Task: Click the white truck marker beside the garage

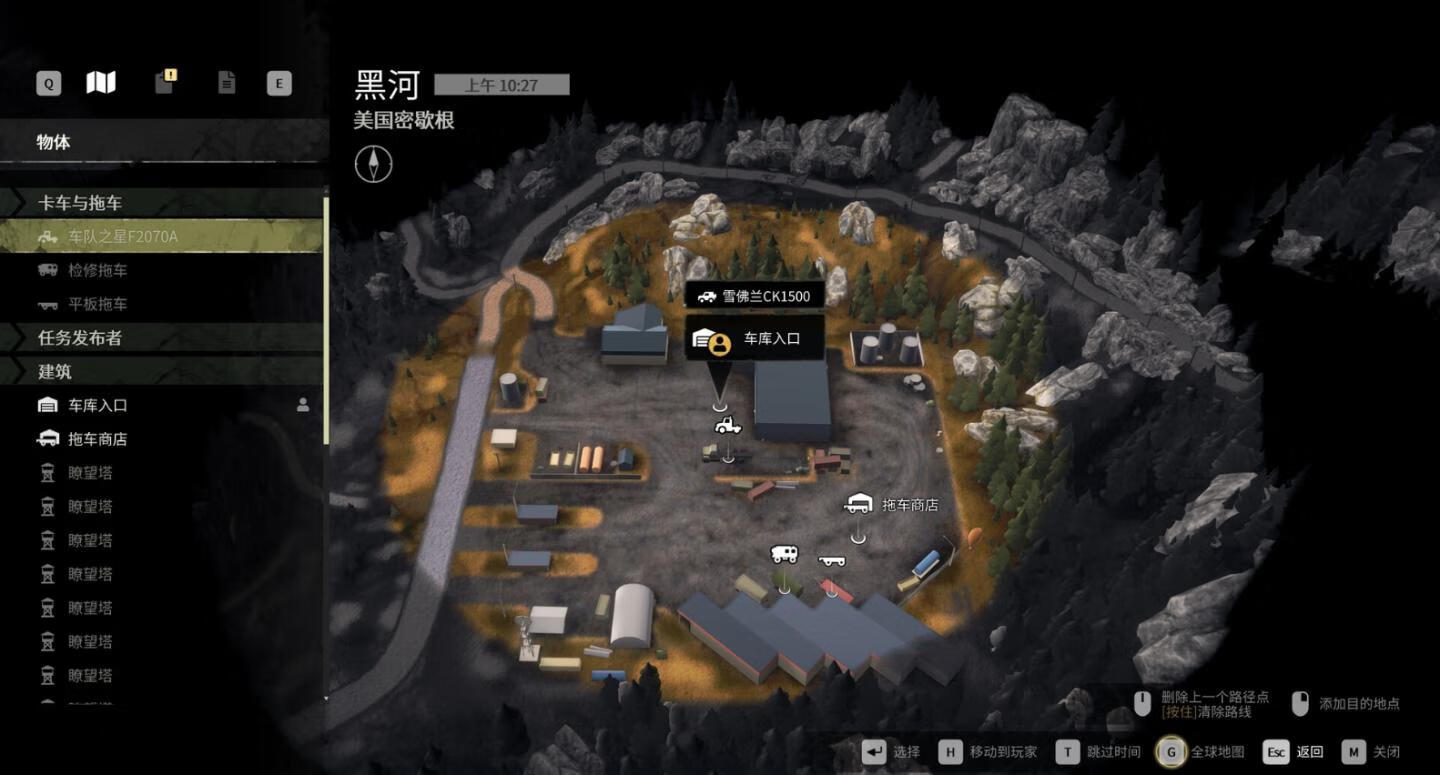Action: pos(728,426)
